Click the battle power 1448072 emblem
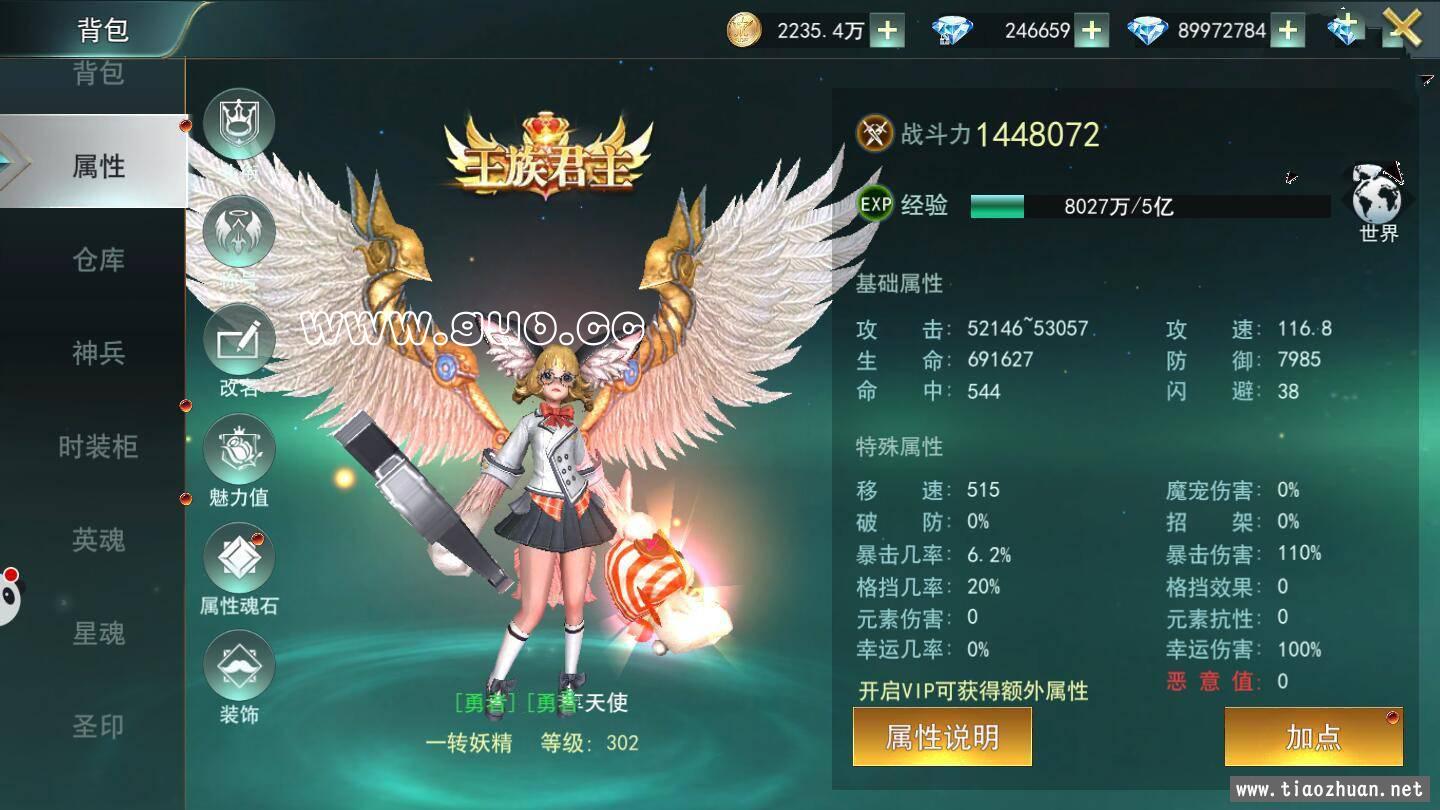Viewport: 1440px width, 810px height. (872, 130)
